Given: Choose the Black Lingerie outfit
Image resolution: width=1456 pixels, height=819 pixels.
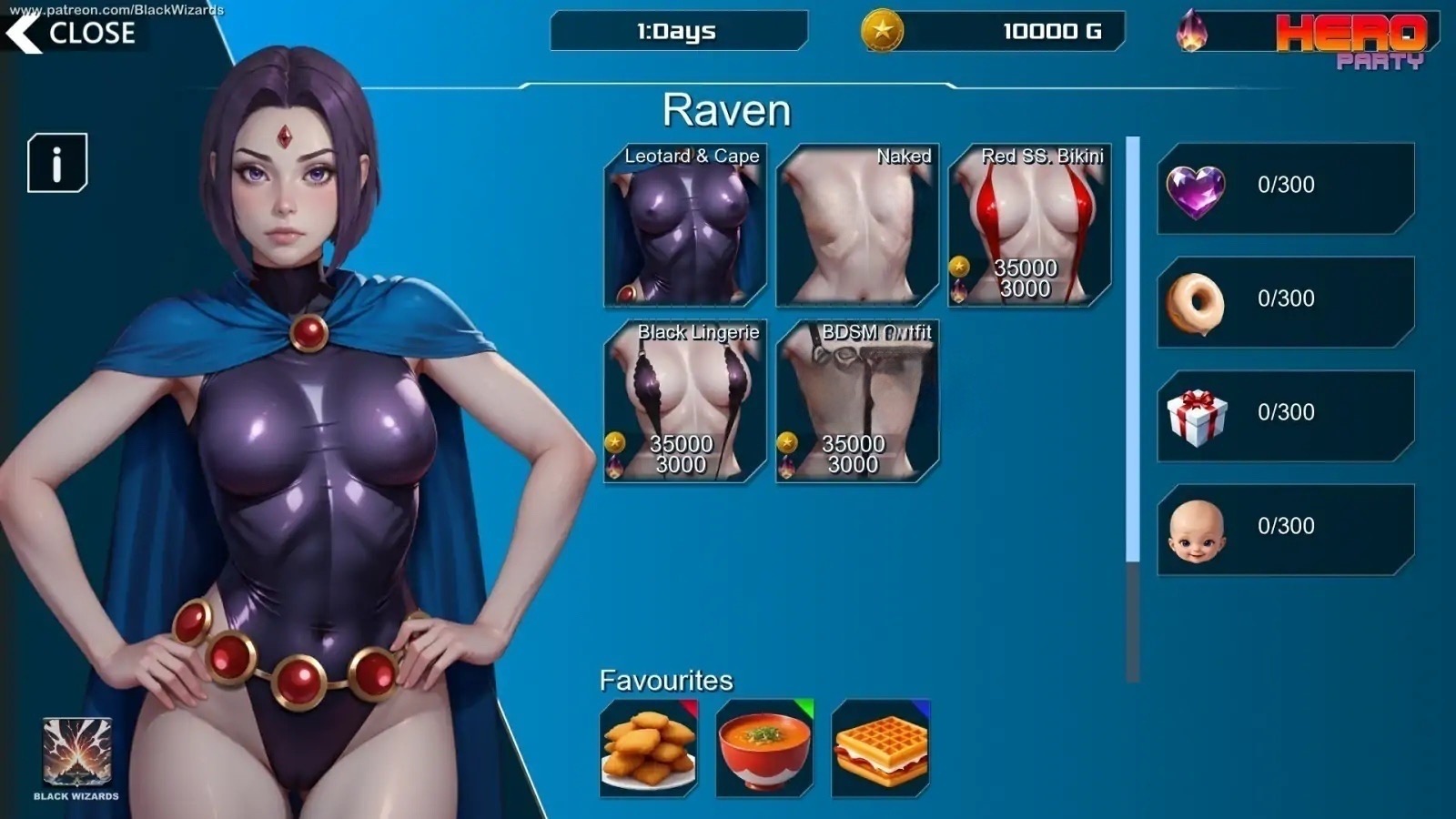Looking at the screenshot, I should 685,401.
